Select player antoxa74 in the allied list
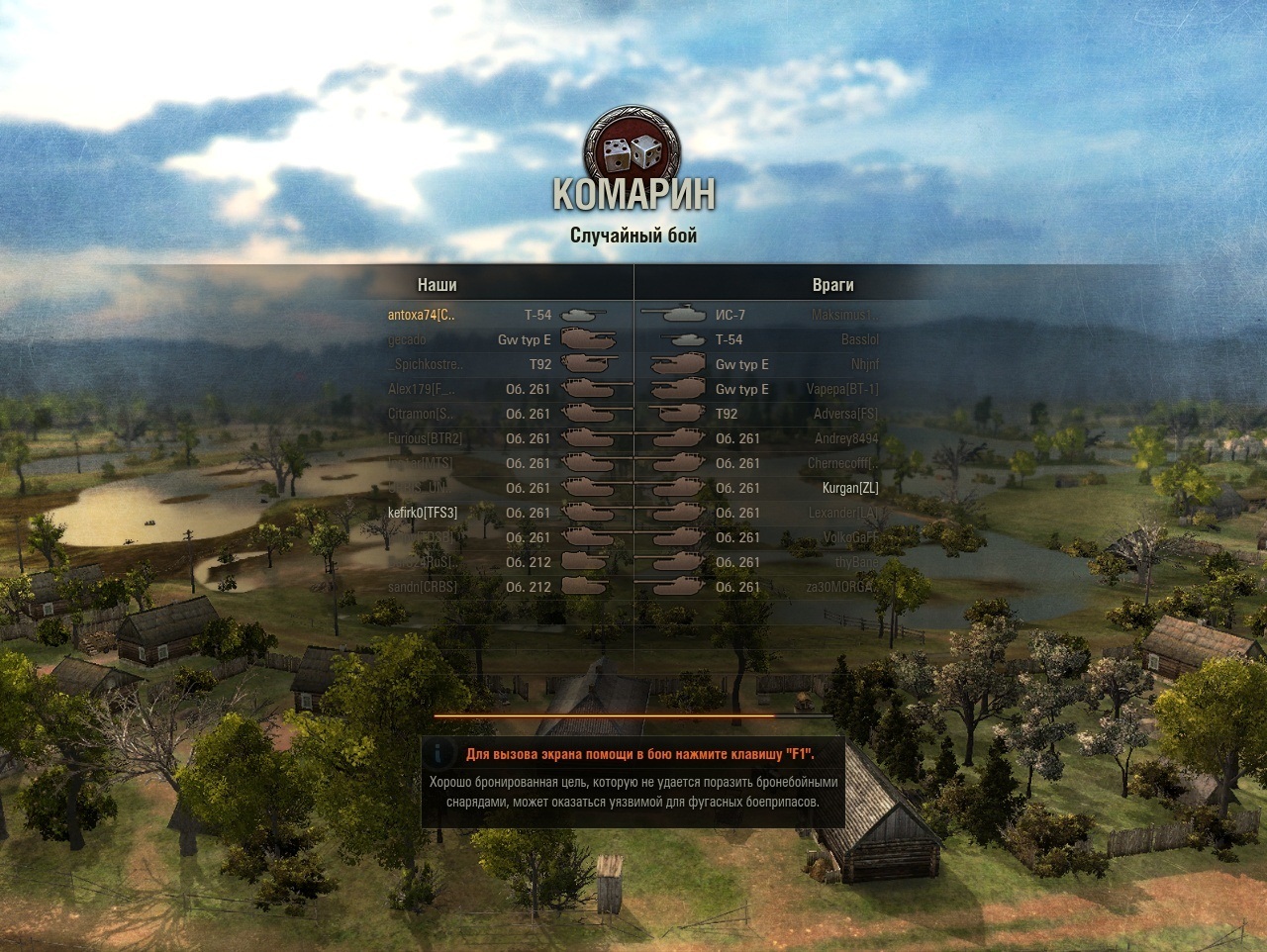The image size is (1267, 952). coord(422,315)
